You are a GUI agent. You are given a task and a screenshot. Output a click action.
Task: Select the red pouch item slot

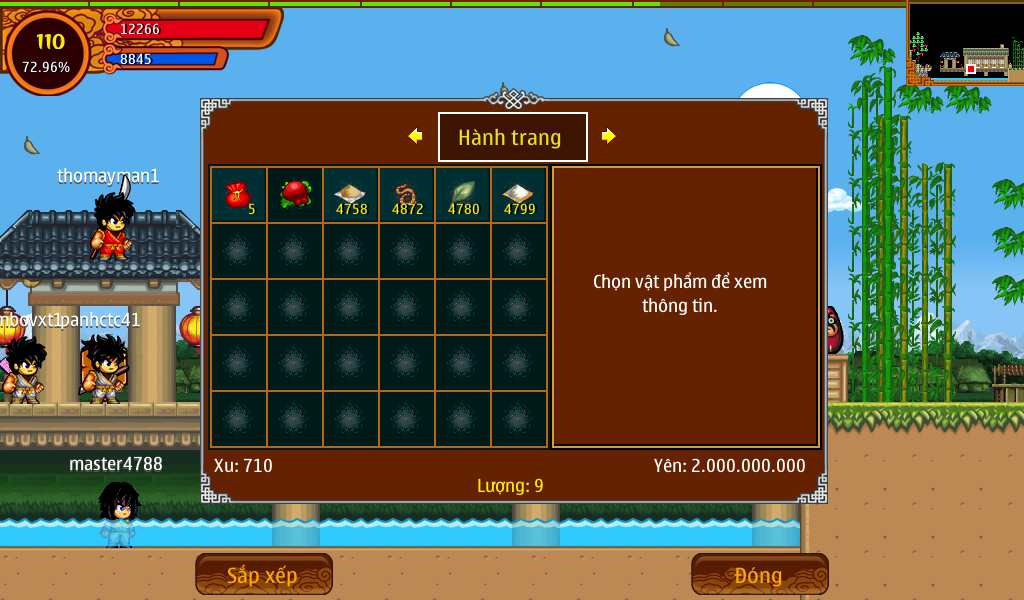click(238, 195)
